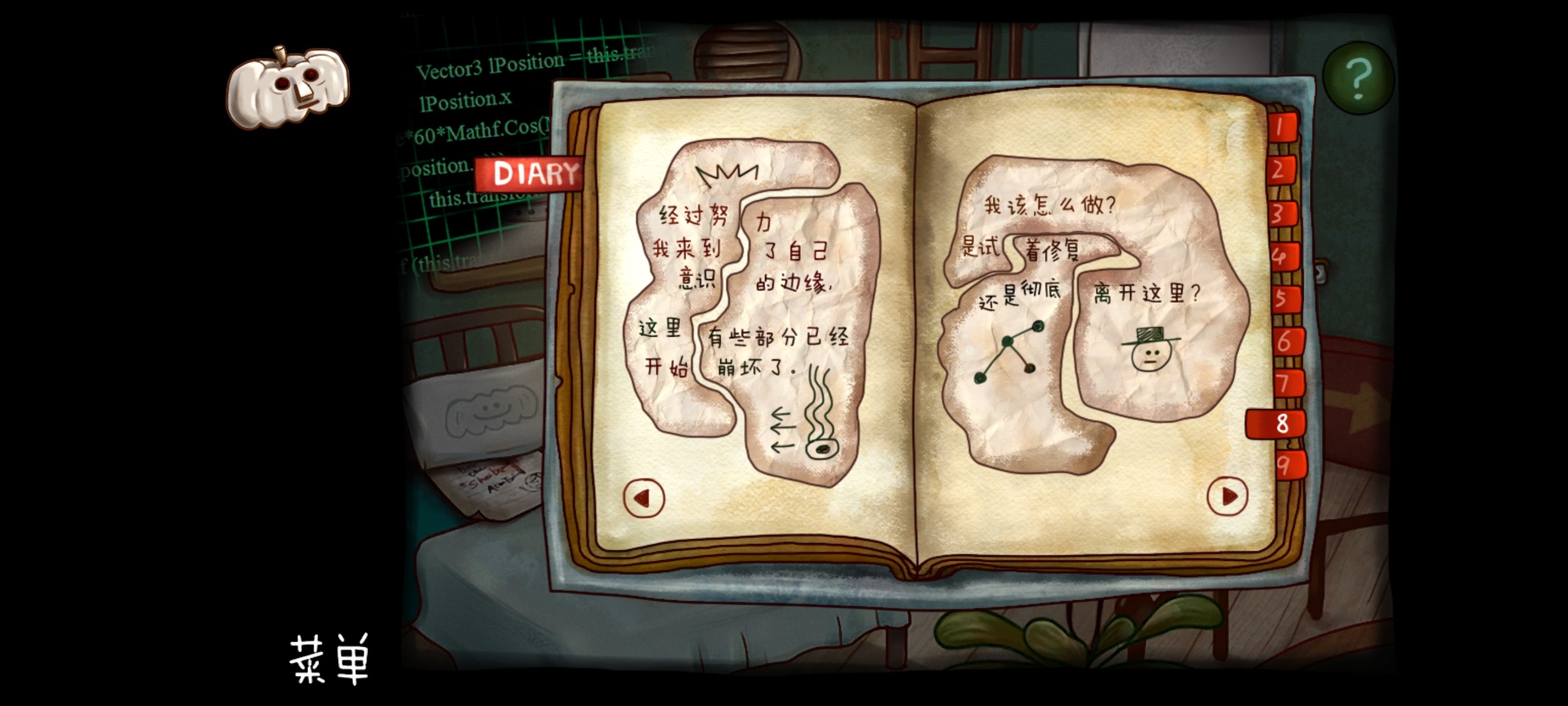Switch to diary tab 1
The width and height of the screenshot is (1568, 706).
coord(1281,128)
